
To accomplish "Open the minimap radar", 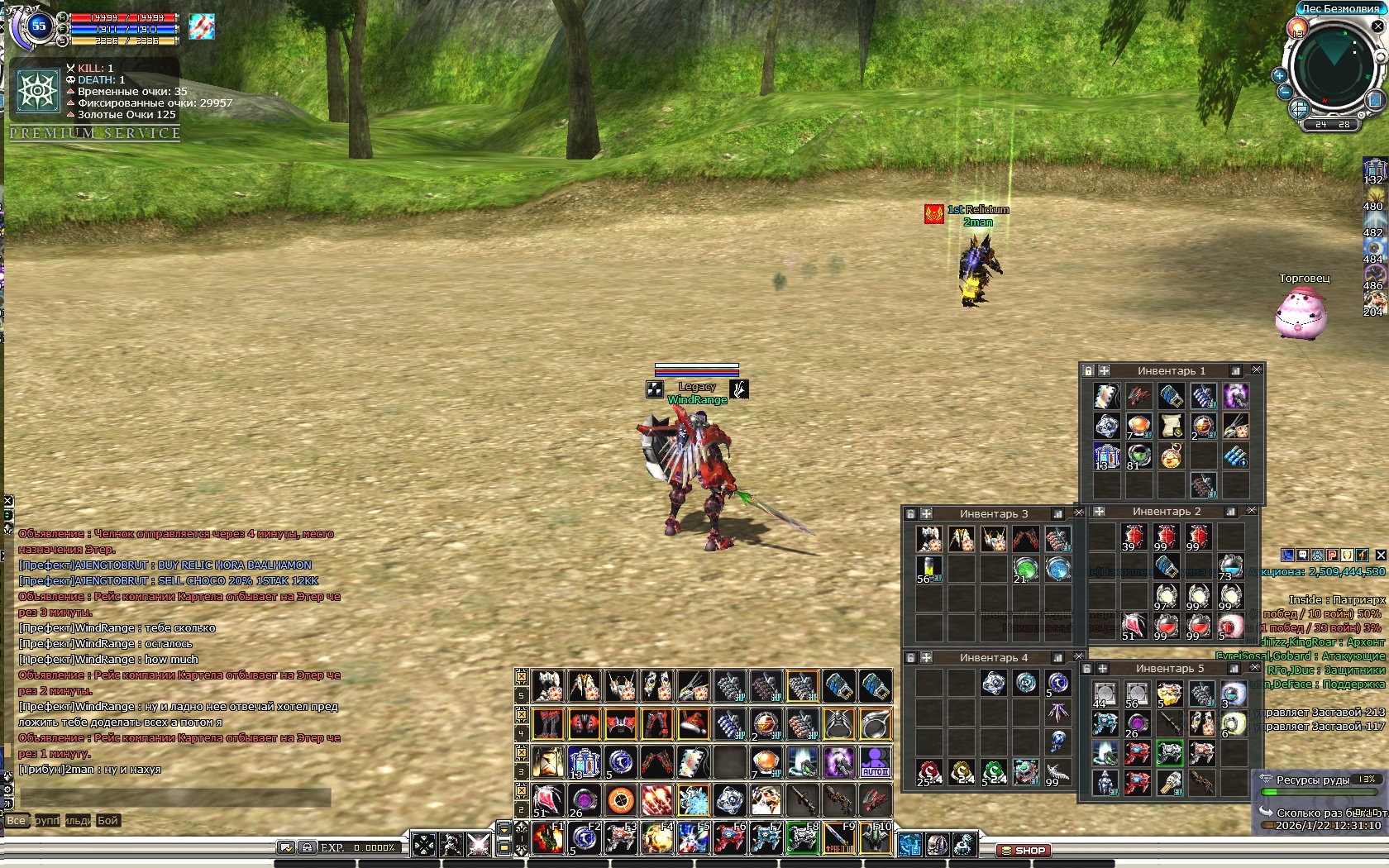I will (x=1332, y=69).
